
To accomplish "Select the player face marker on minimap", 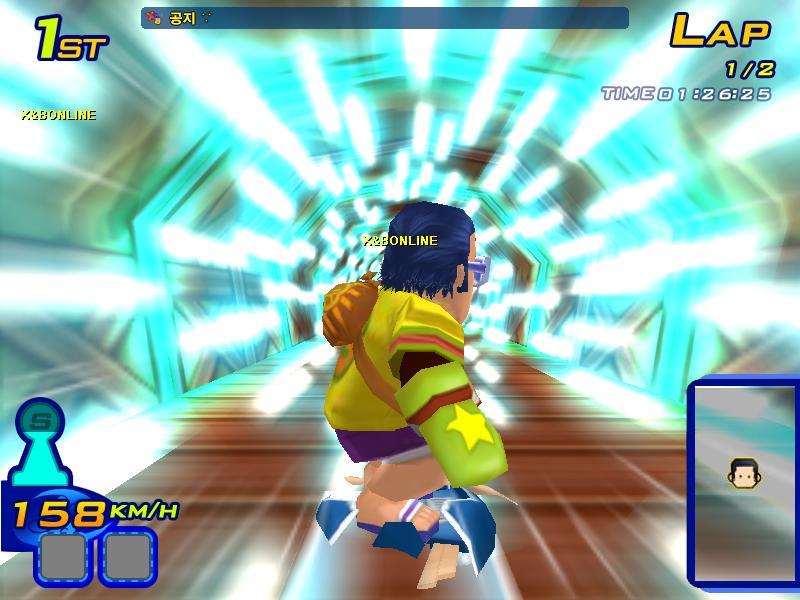I will click(x=741, y=472).
